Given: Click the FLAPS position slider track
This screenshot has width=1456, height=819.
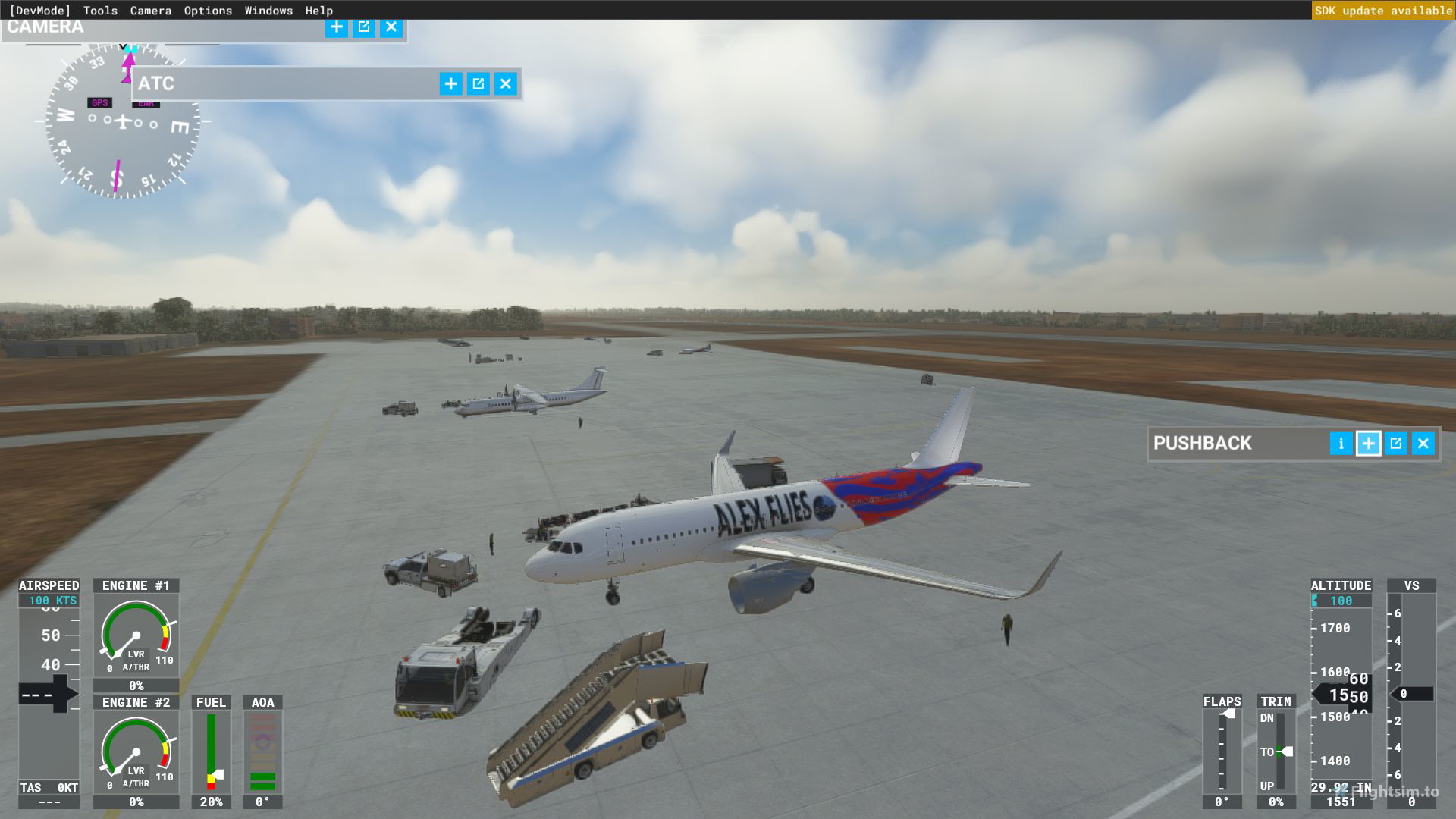Looking at the screenshot, I should pyautogui.click(x=1221, y=751).
